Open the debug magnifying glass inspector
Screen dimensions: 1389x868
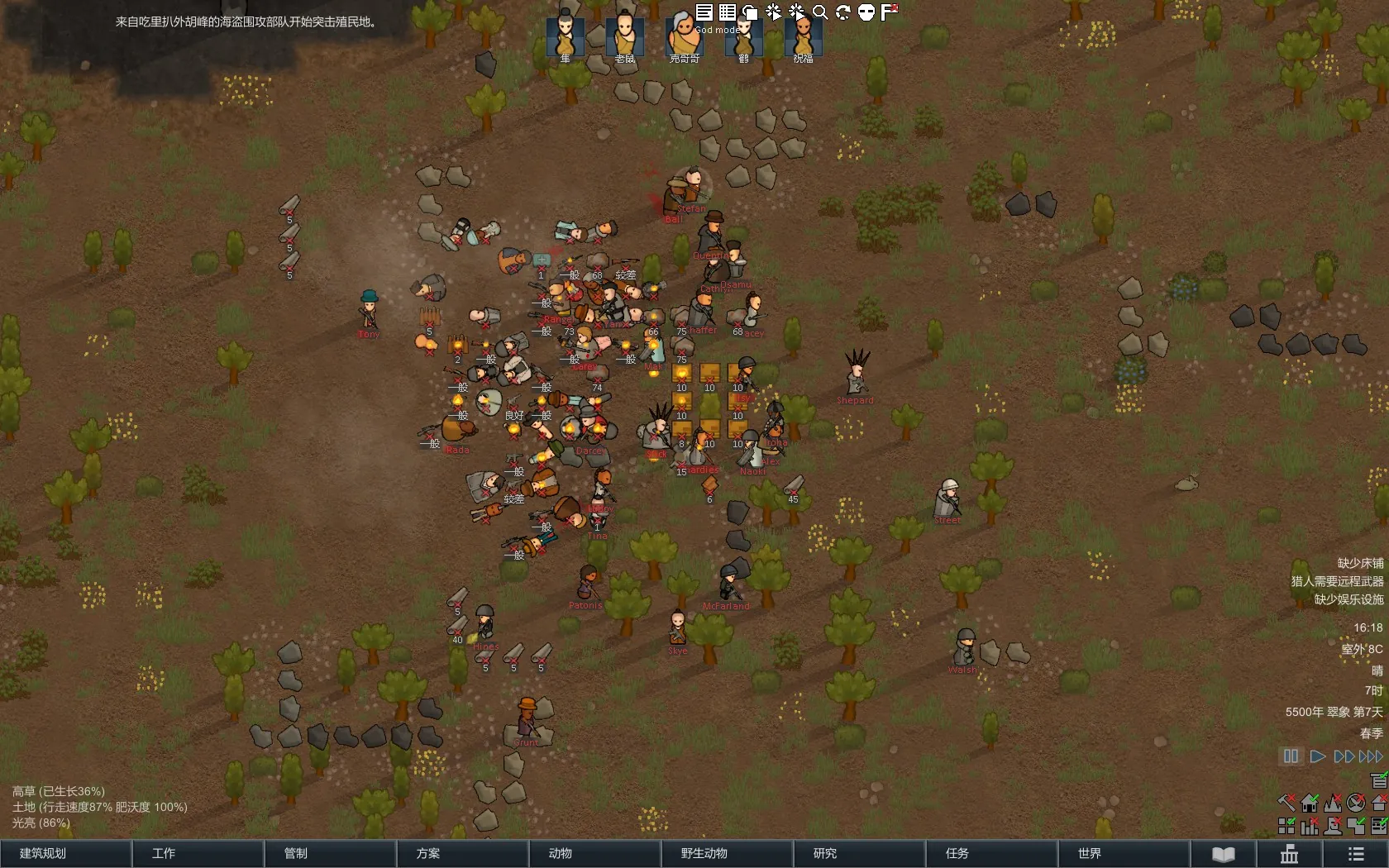820,12
